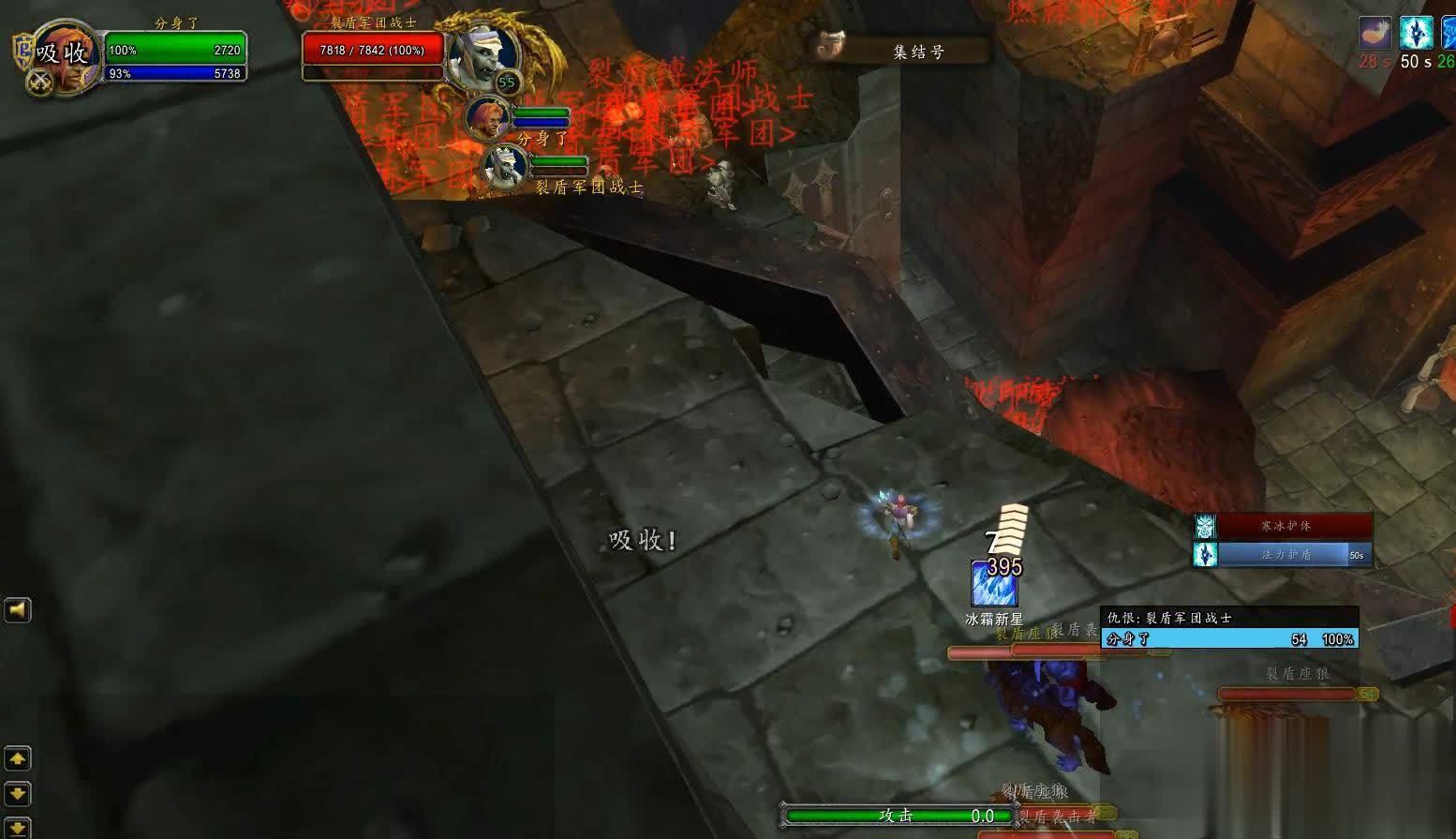Screen dimensions: 1456x839
Task: Click the chat scroll-up arrow button
Action: tap(18, 758)
